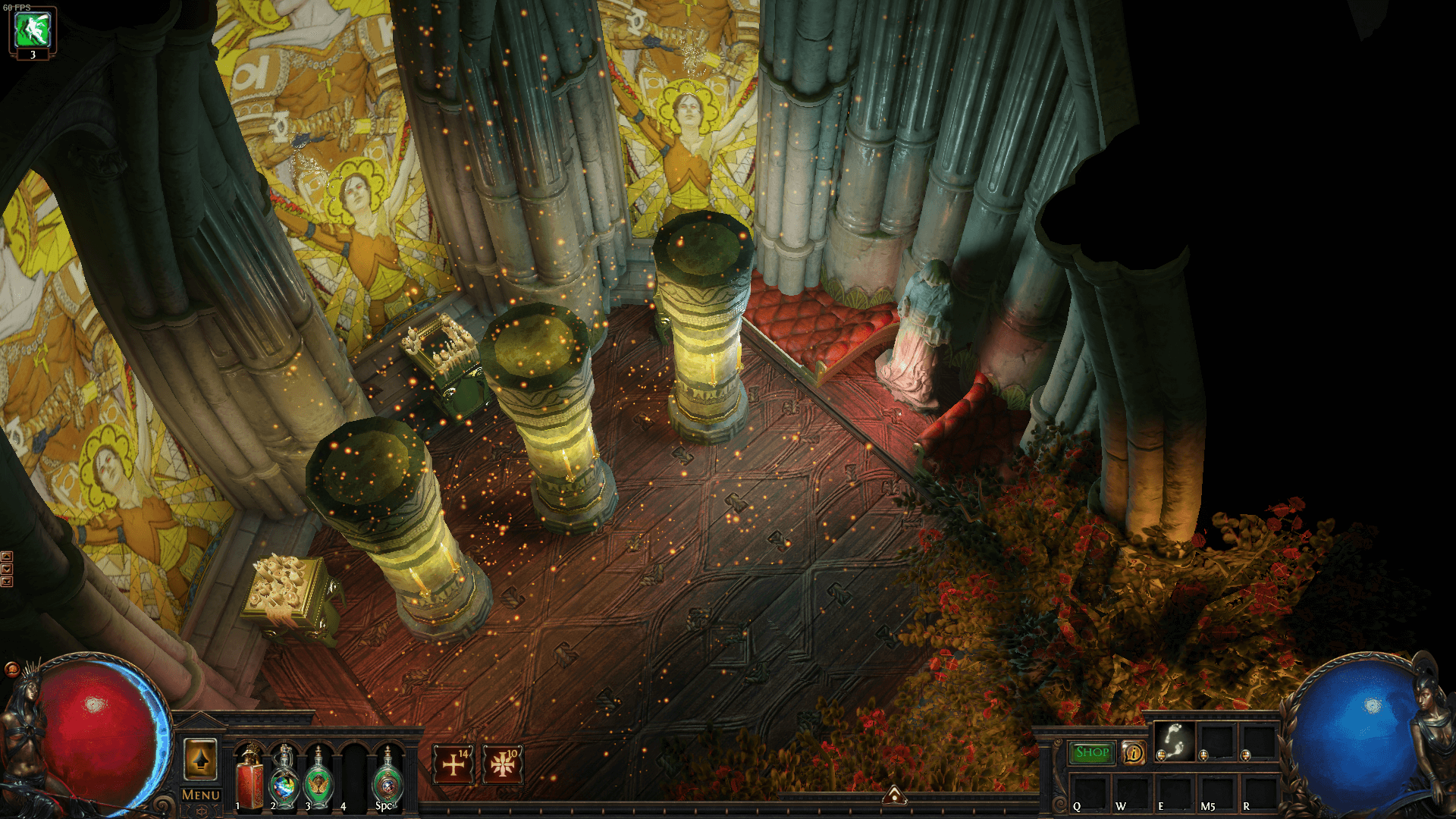Click the green running-figure buff icon
The image size is (1456, 819).
coord(33,29)
